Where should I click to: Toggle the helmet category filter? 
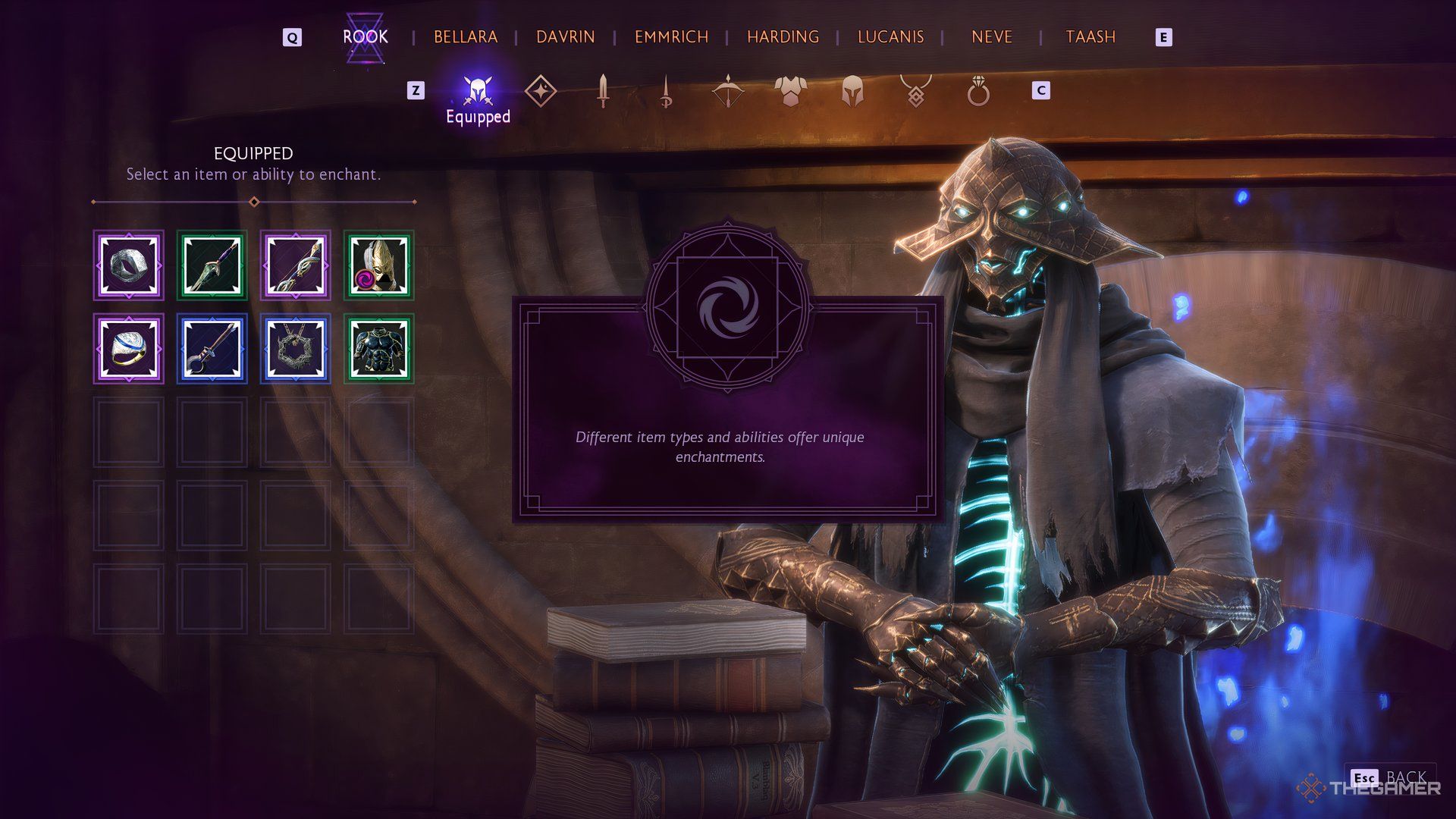(853, 91)
